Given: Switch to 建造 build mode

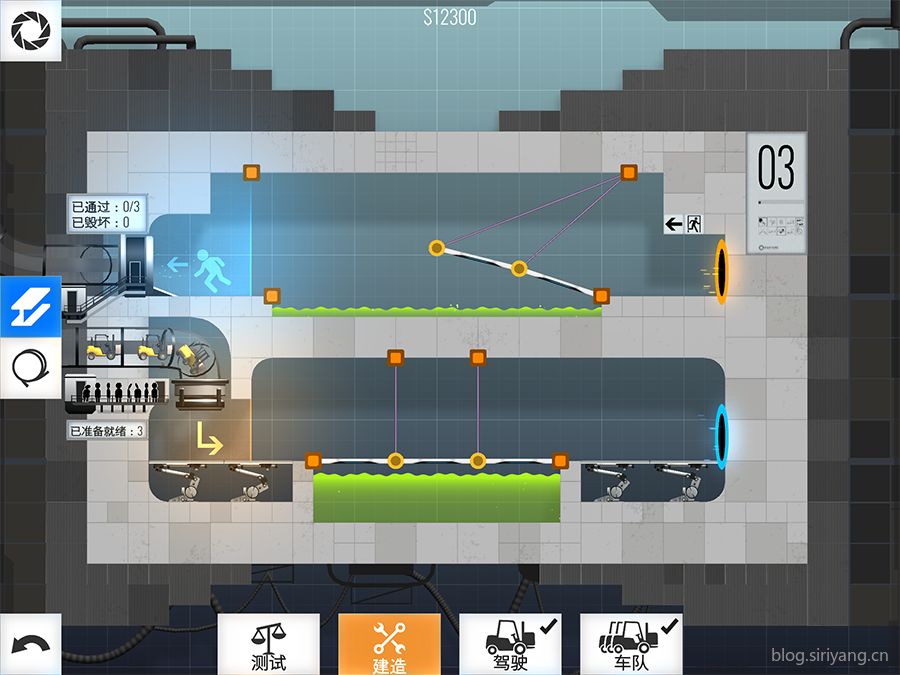Looking at the screenshot, I should tap(389, 645).
